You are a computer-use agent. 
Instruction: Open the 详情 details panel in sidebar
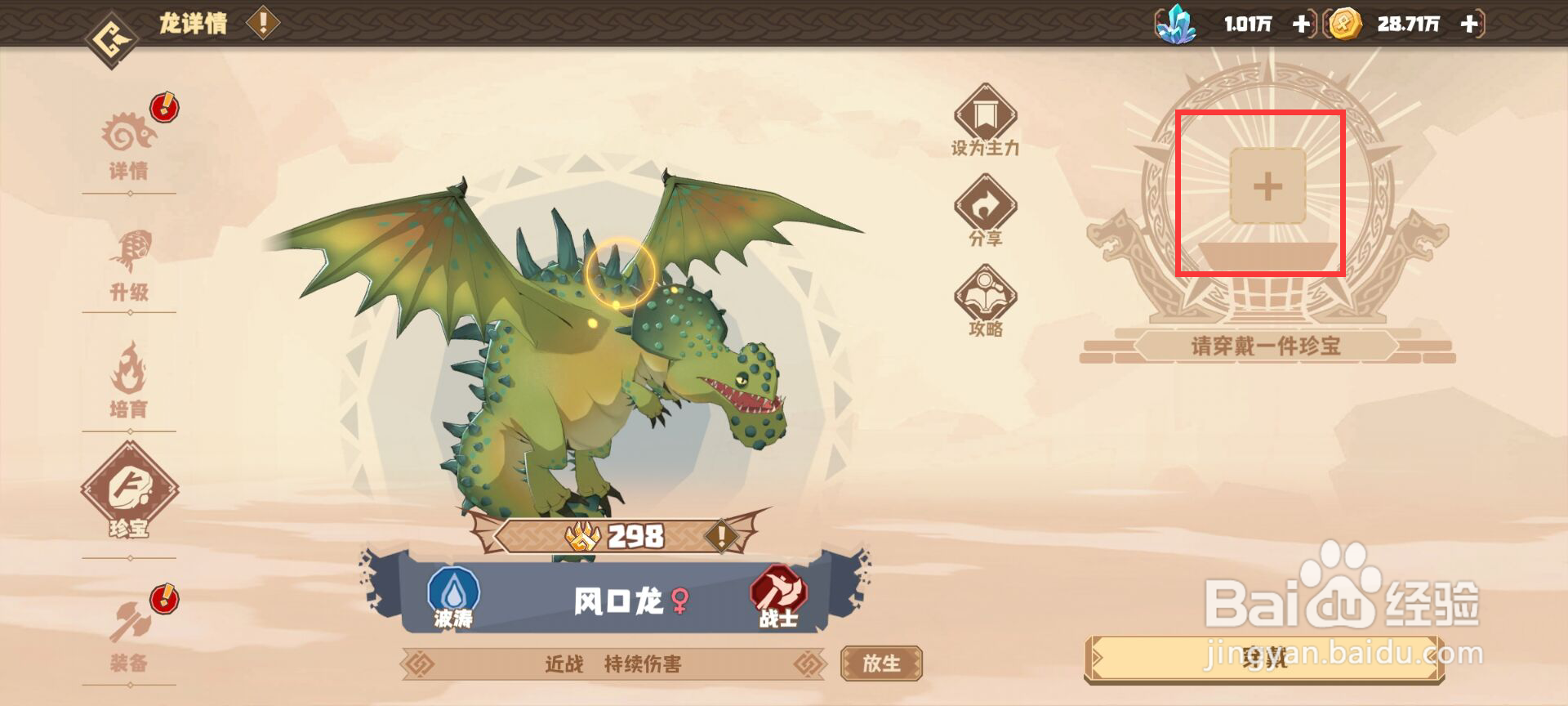pos(131,143)
